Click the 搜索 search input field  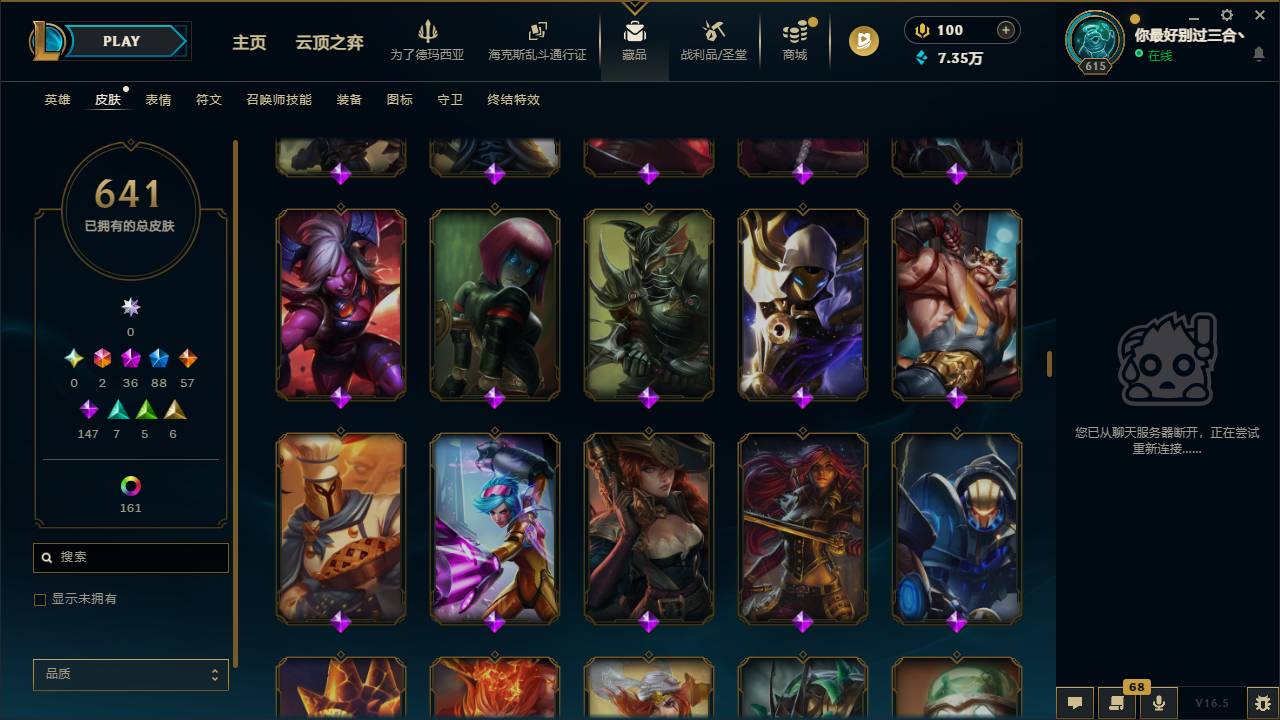pos(130,557)
